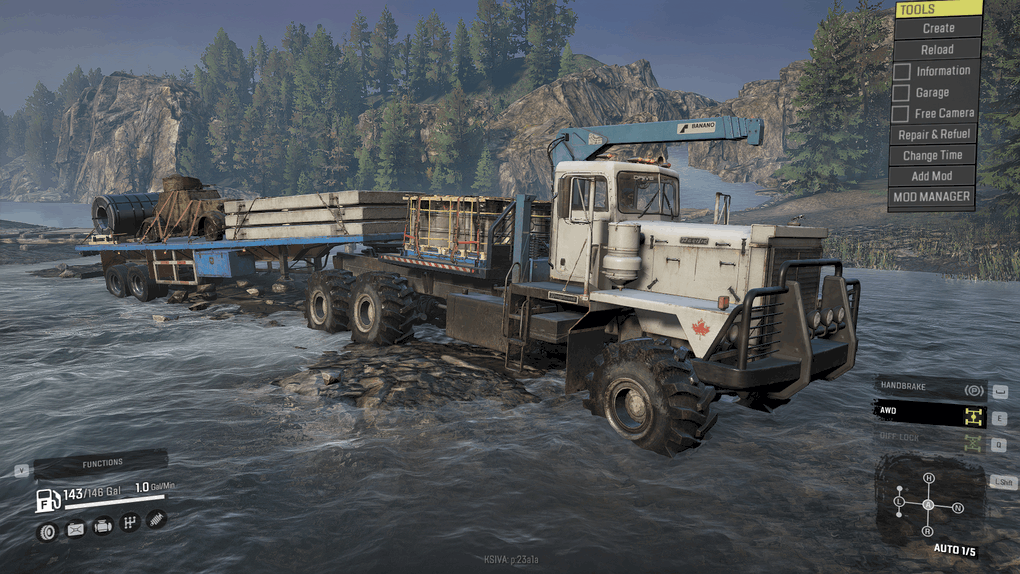The width and height of the screenshot is (1020, 574).
Task: Select Reload in the Tools menu
Action: tap(937, 49)
